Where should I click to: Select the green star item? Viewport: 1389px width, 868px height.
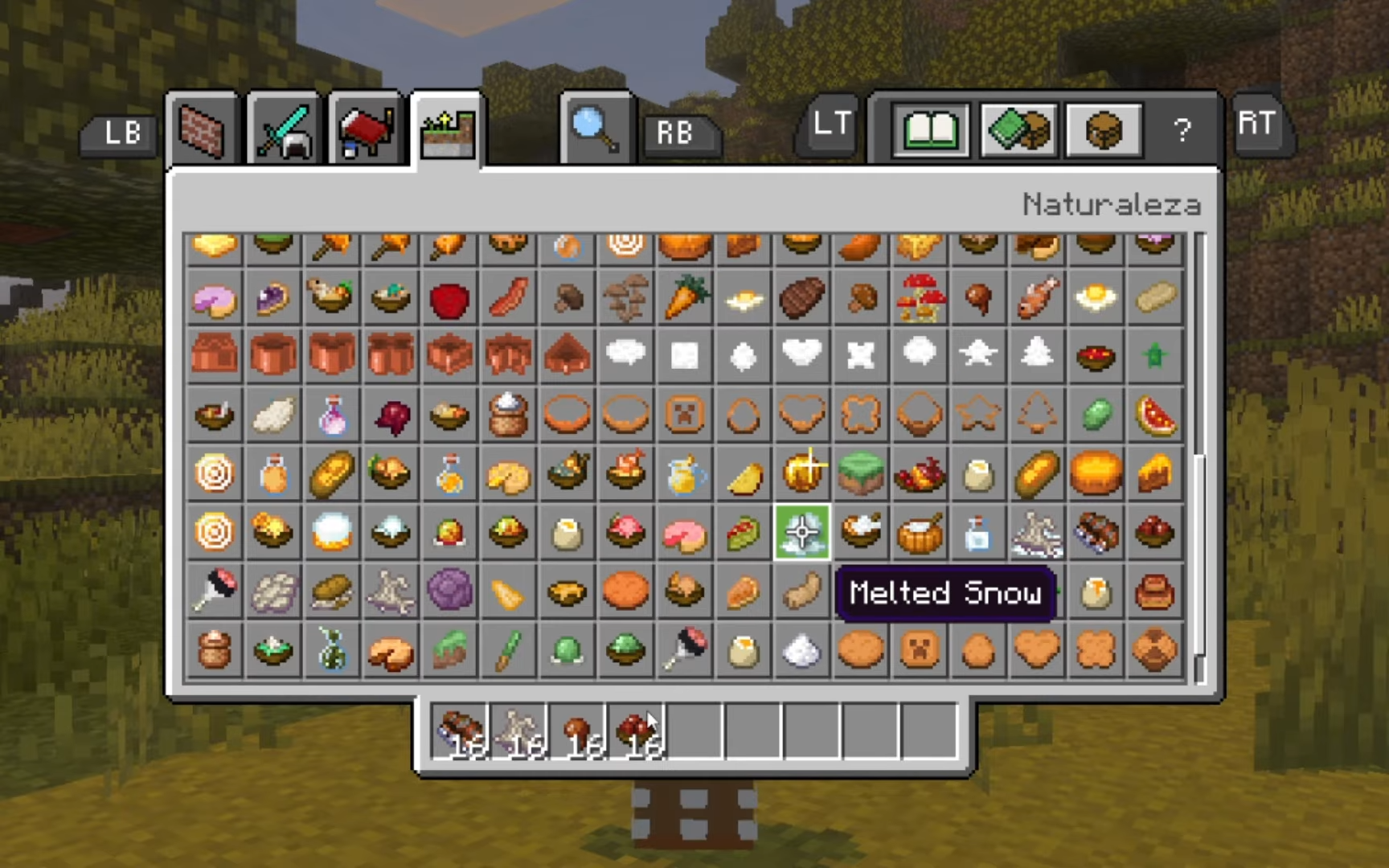pos(1155,356)
